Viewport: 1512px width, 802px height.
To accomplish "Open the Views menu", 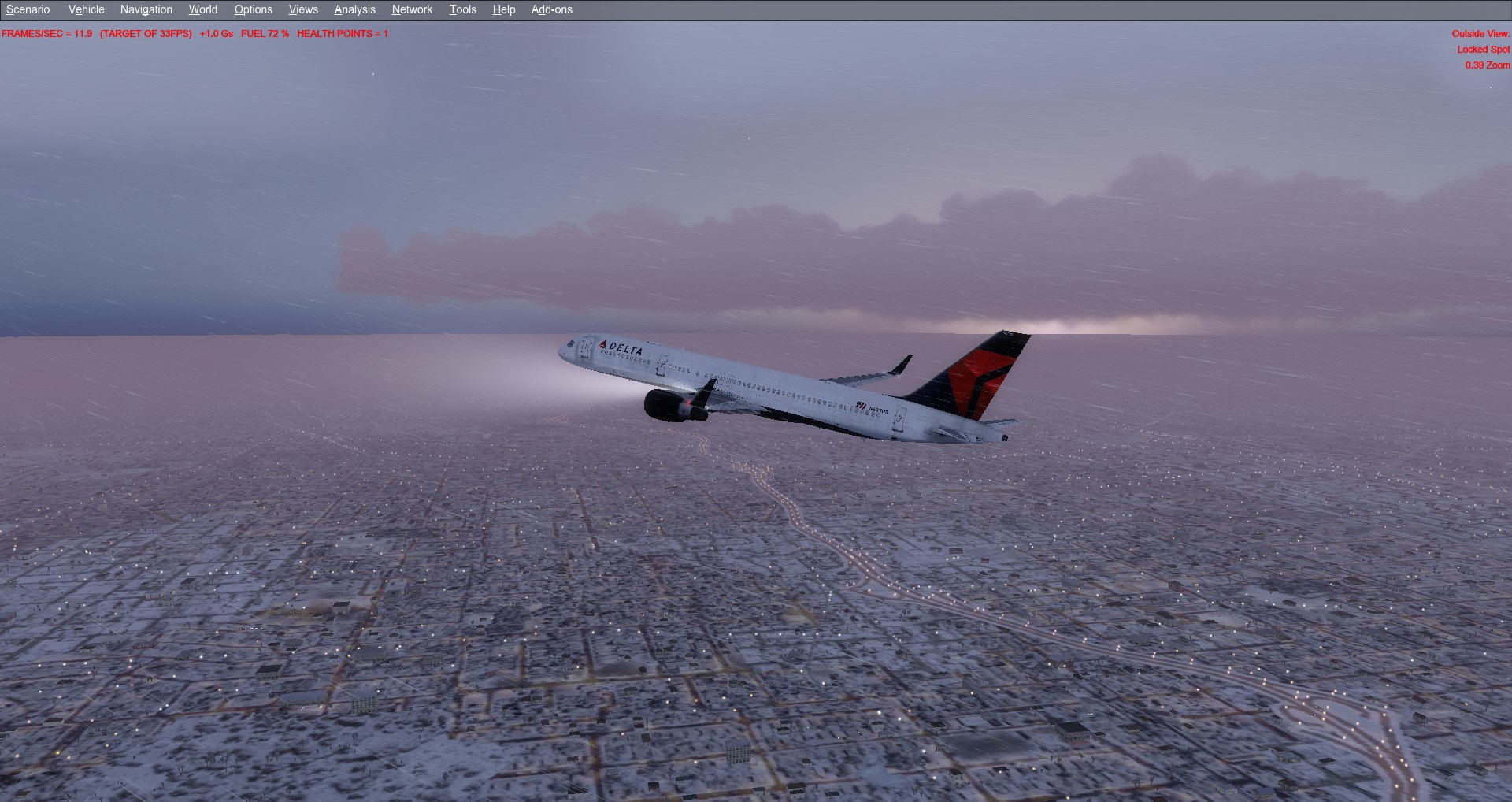I will click(x=302, y=9).
